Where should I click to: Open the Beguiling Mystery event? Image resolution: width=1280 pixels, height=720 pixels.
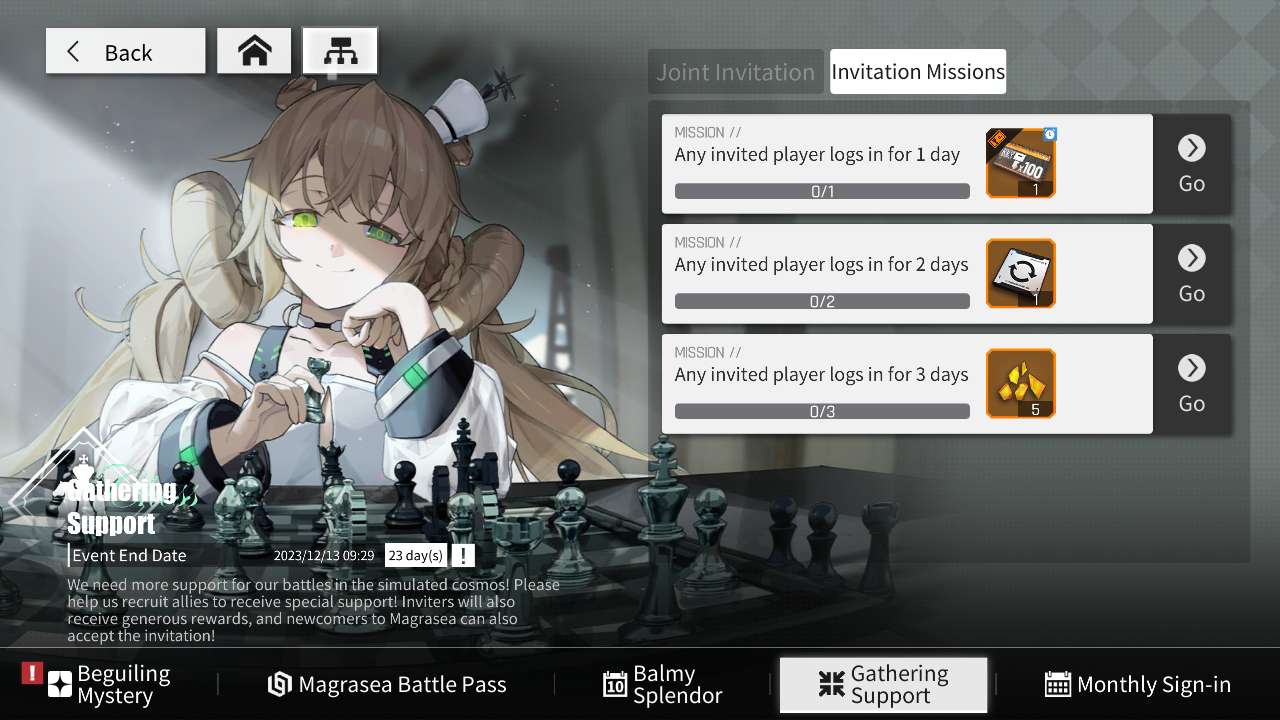point(112,685)
